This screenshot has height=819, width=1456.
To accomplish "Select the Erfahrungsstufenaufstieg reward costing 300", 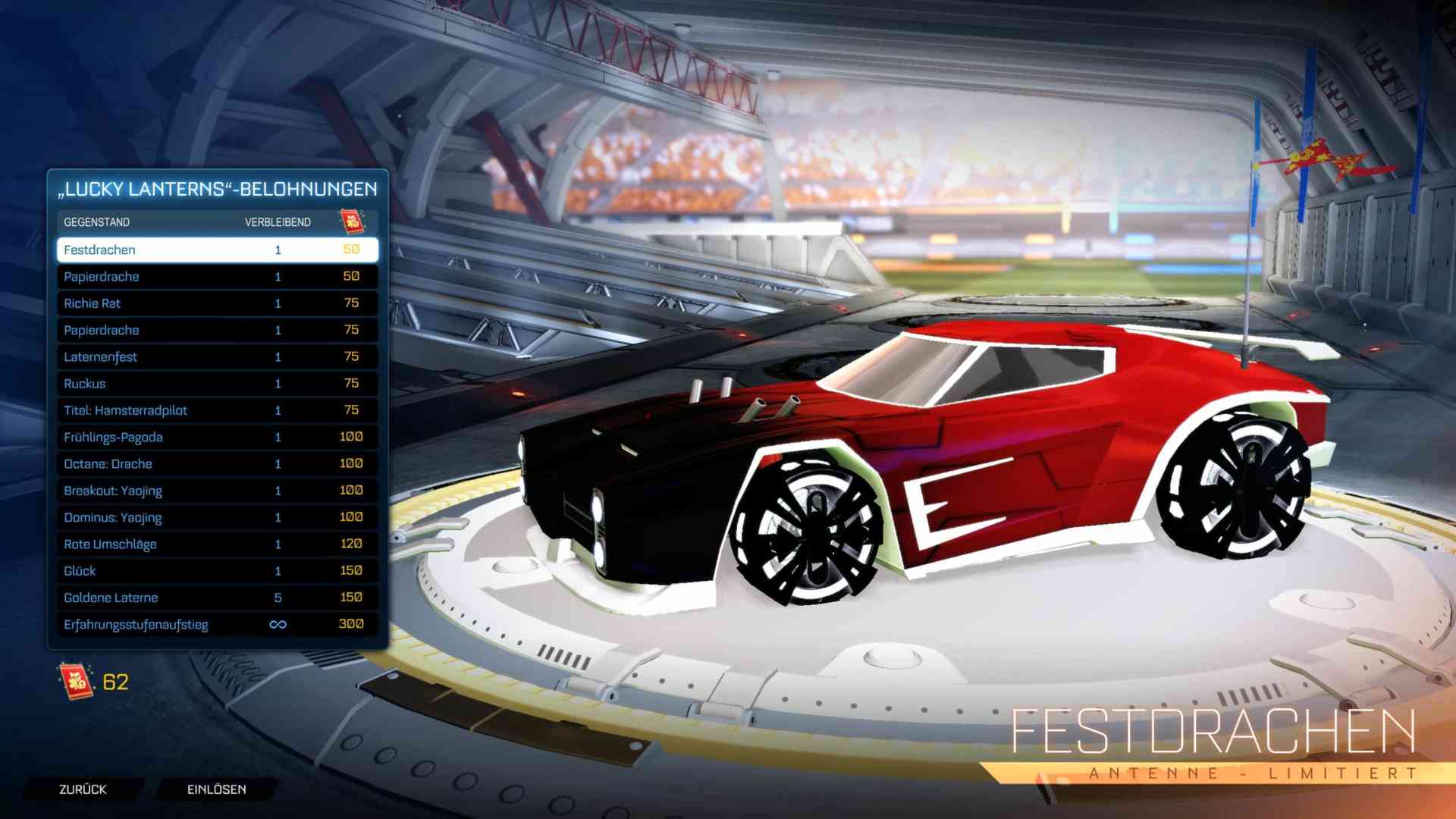I will click(216, 624).
